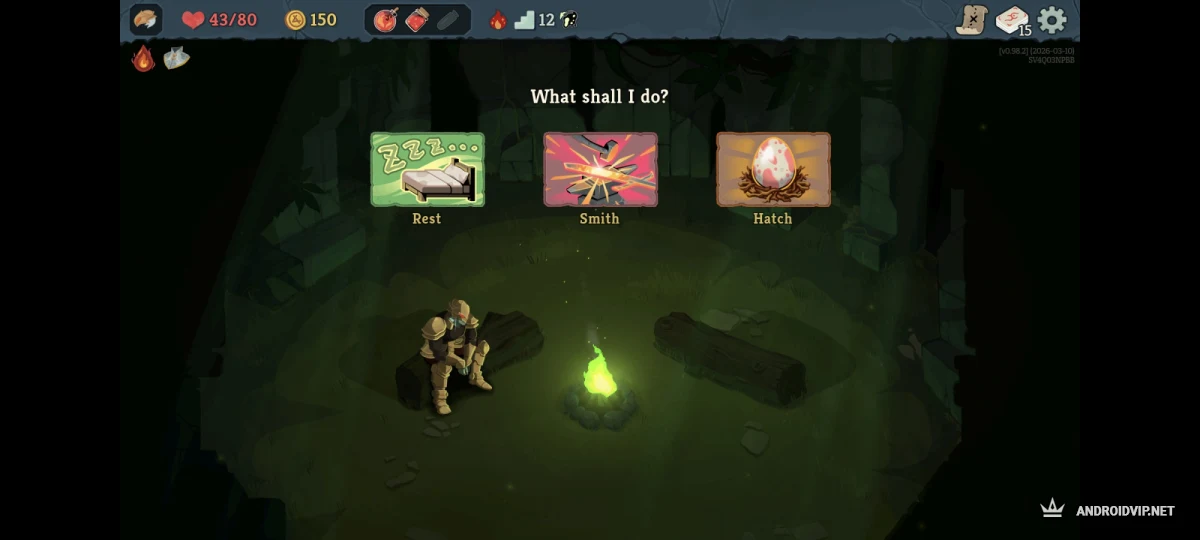Click the spotted creature icon after floor number
The height and width of the screenshot is (540, 1200).
[567, 20]
